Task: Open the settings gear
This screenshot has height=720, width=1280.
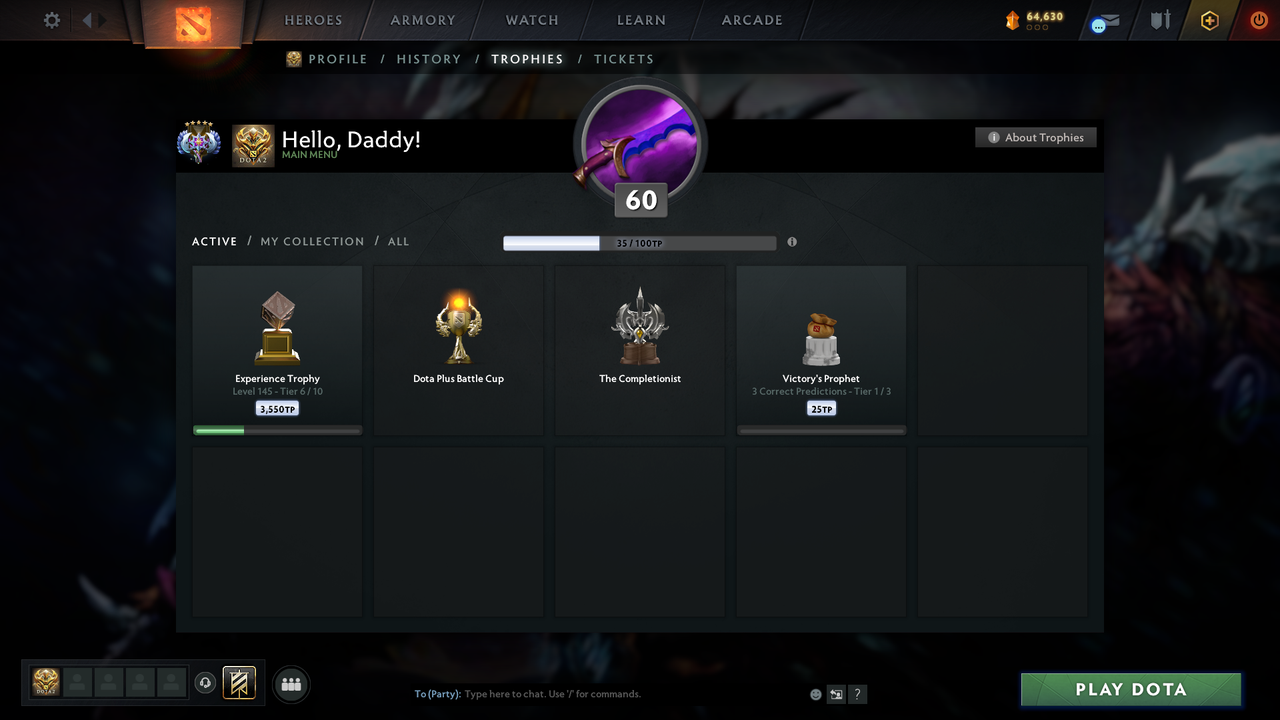Action: point(51,20)
